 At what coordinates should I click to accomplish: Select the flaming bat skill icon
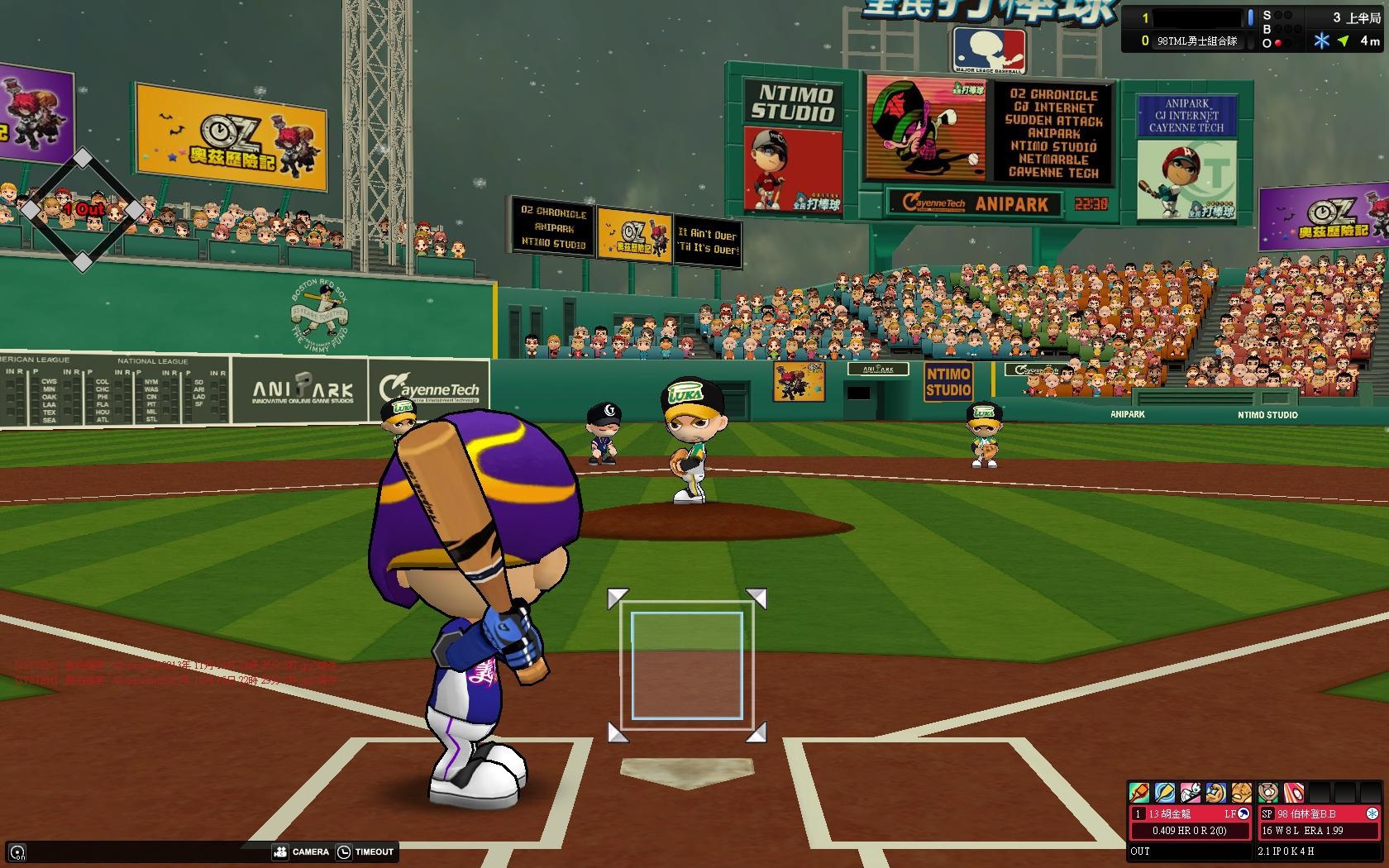[x=1139, y=793]
